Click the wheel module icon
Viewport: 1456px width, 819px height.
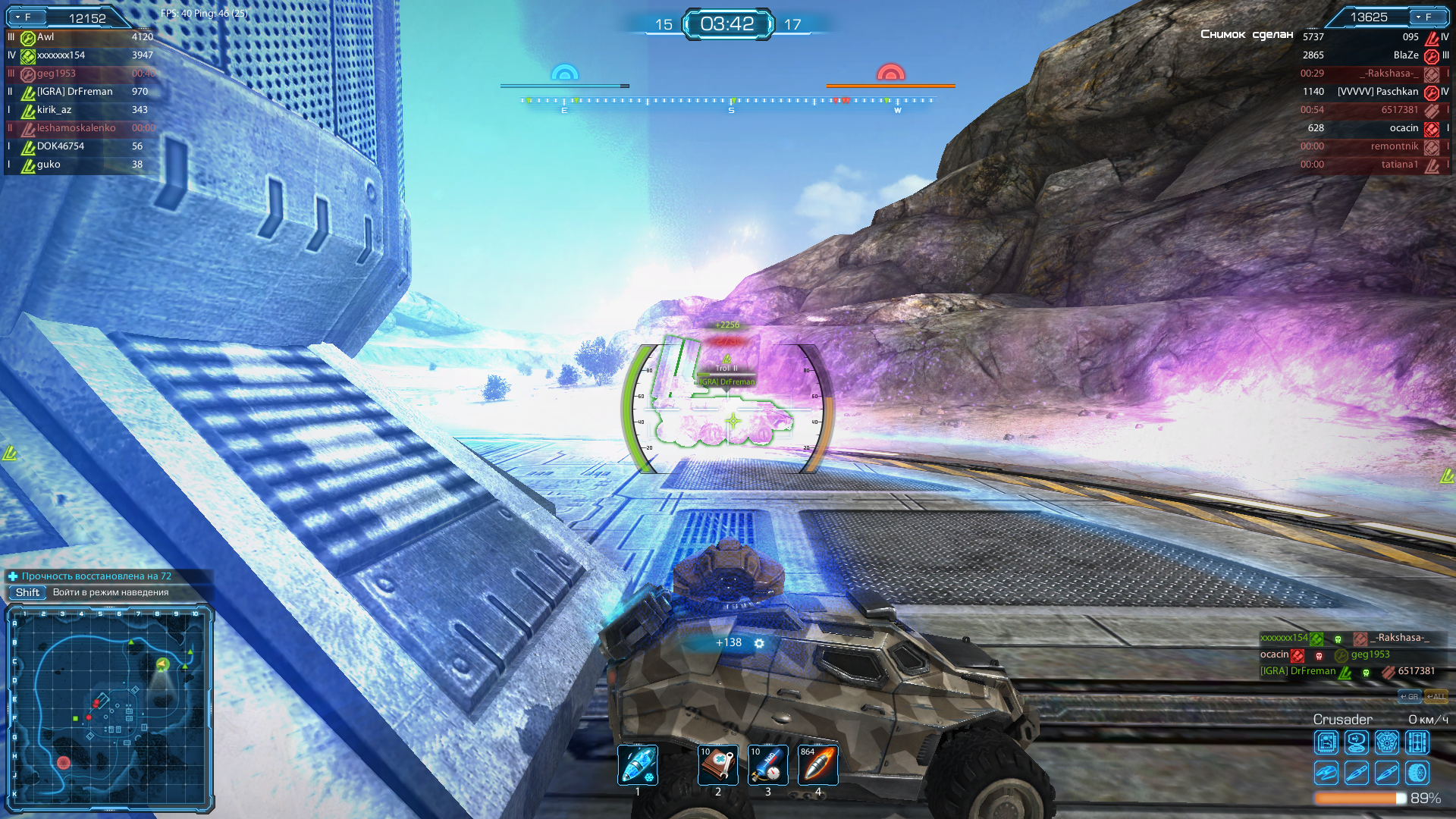(x=1417, y=773)
